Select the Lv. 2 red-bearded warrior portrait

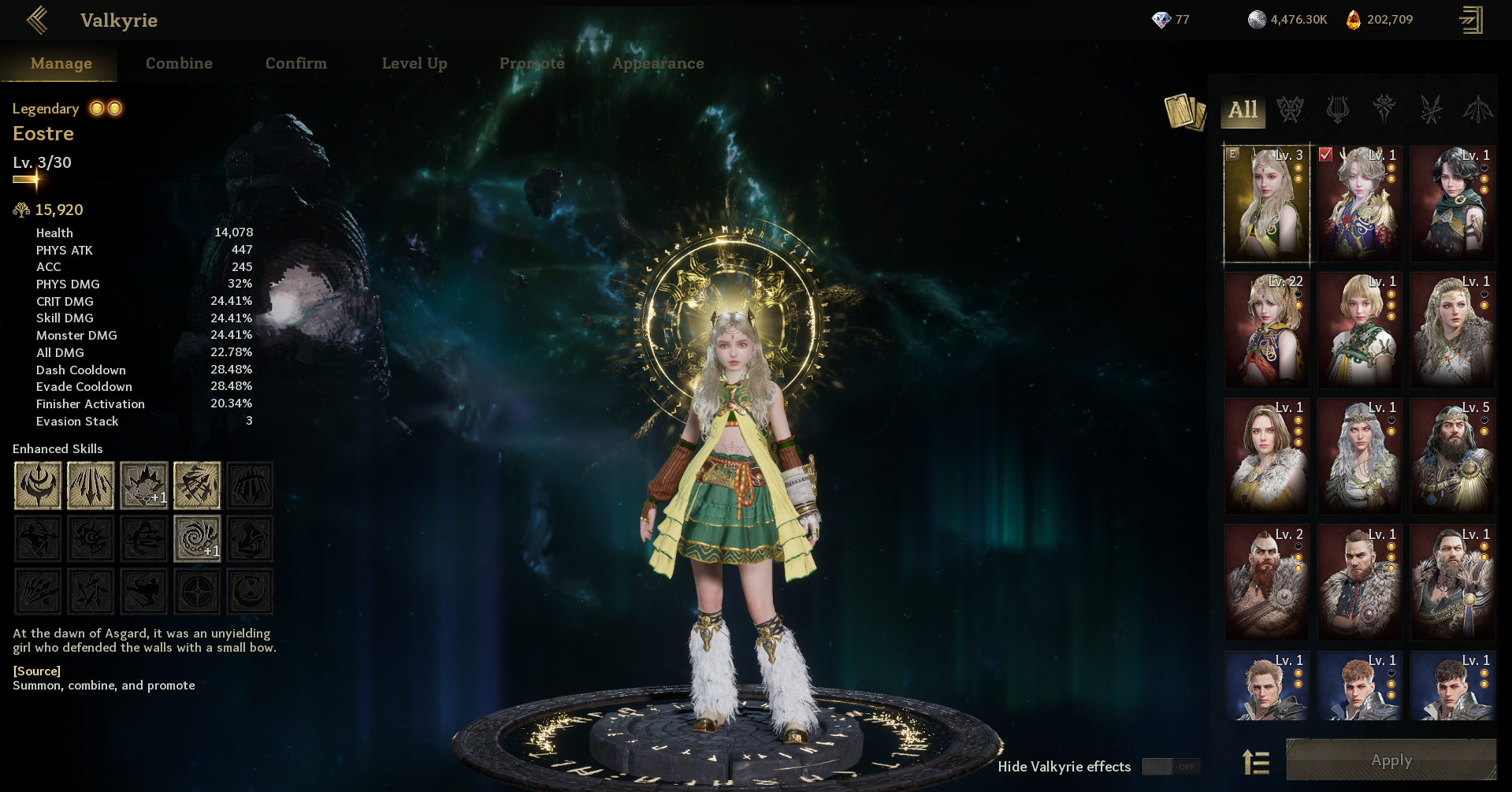1266,582
